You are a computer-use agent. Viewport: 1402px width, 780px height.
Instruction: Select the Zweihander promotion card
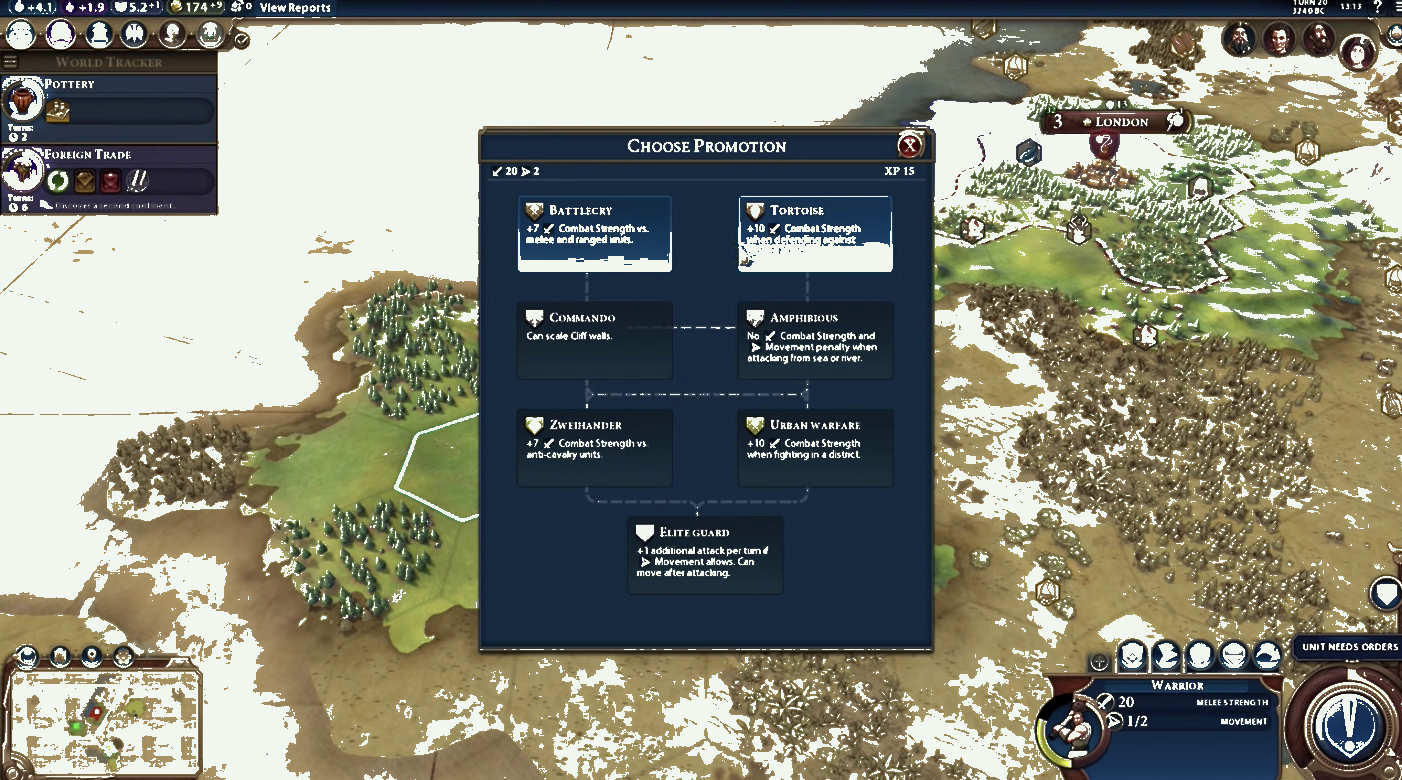(595, 447)
